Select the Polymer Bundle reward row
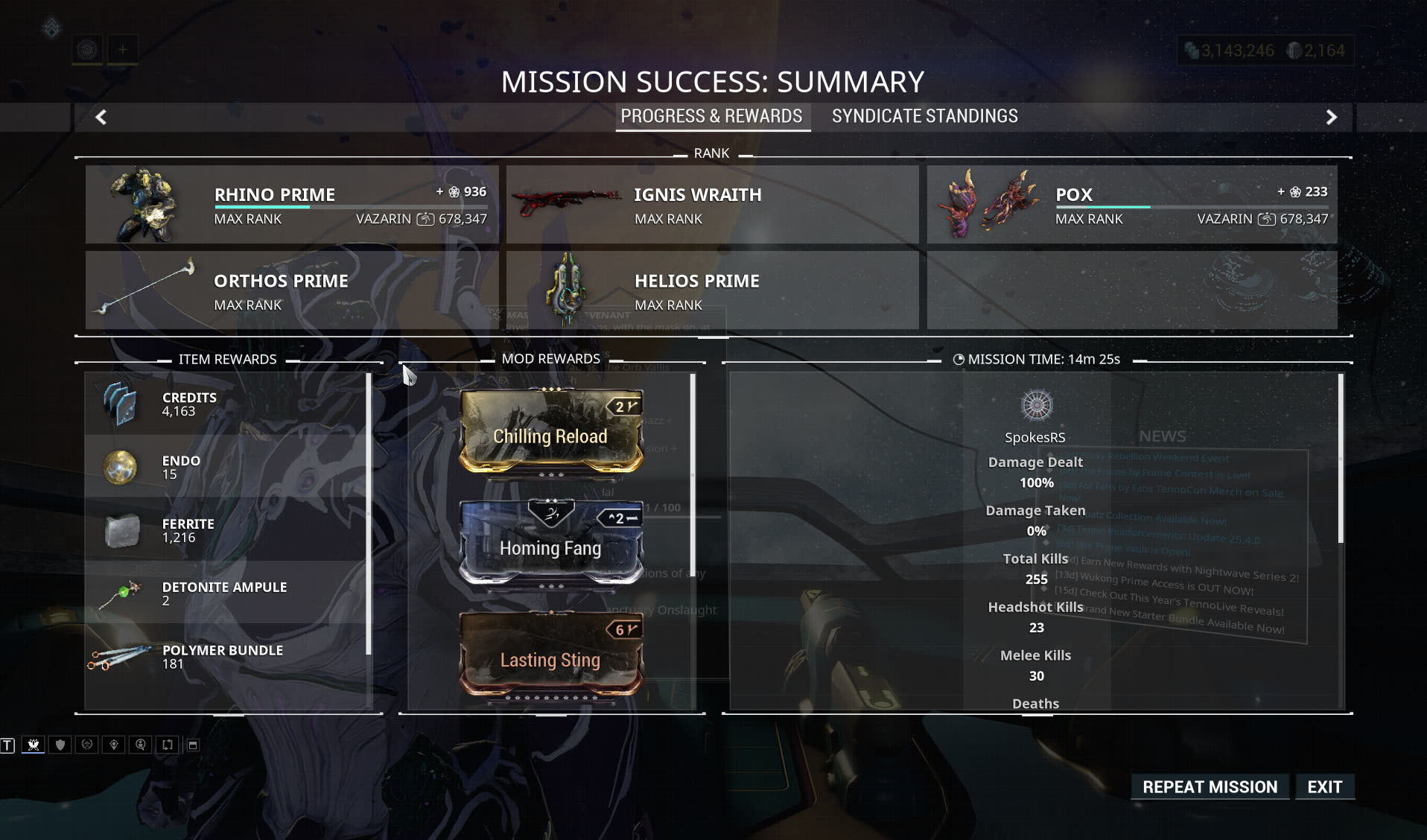Viewport: 1427px width, 840px height. point(226,657)
